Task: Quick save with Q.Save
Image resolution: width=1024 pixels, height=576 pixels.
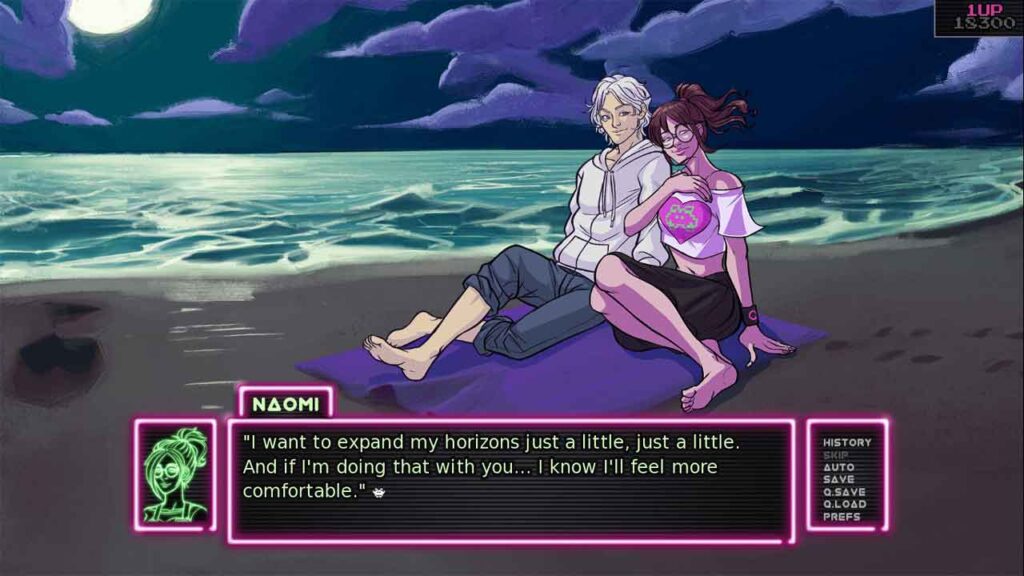Action: (x=844, y=492)
